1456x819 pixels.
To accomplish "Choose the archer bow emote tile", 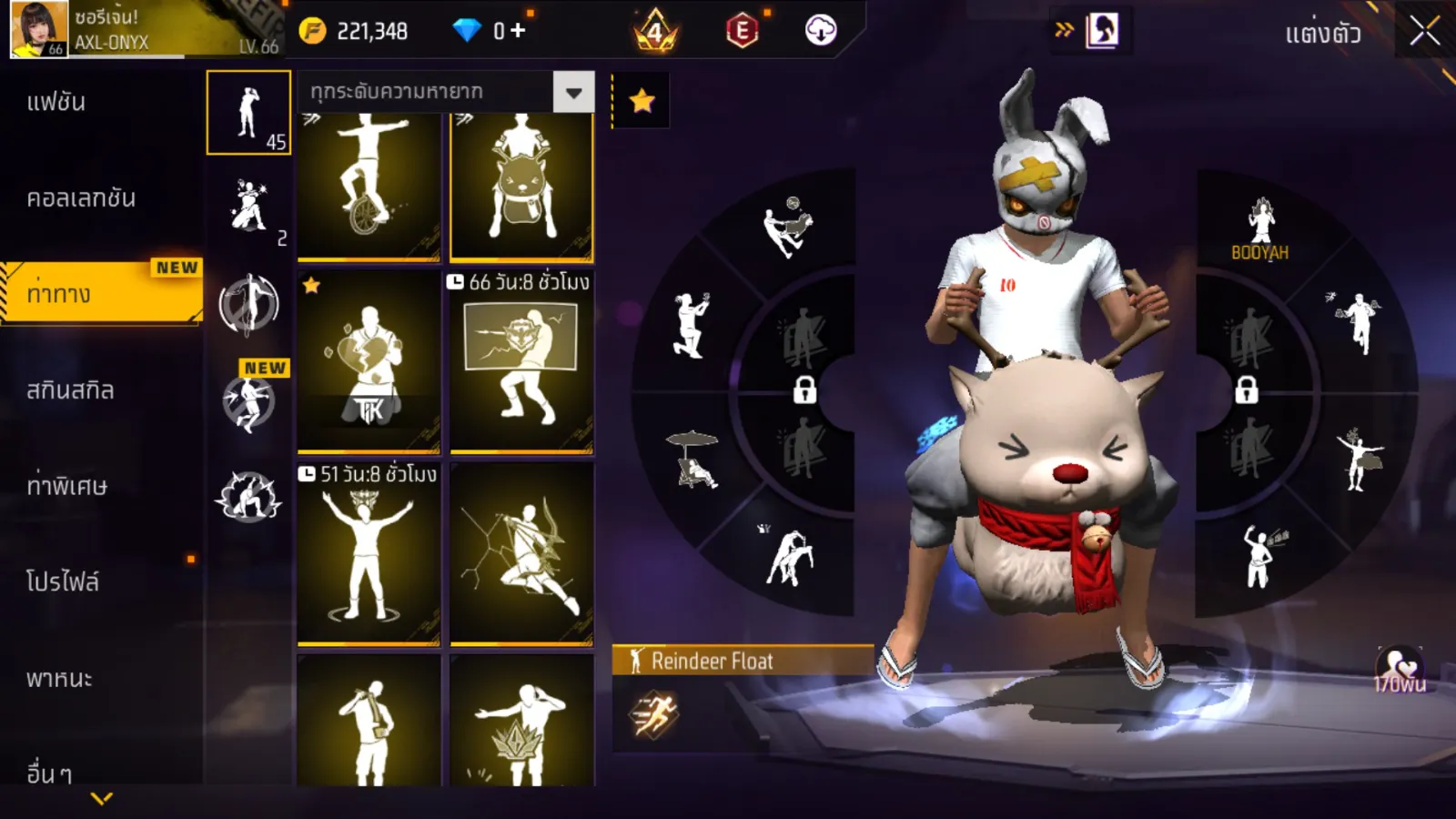I will click(521, 555).
